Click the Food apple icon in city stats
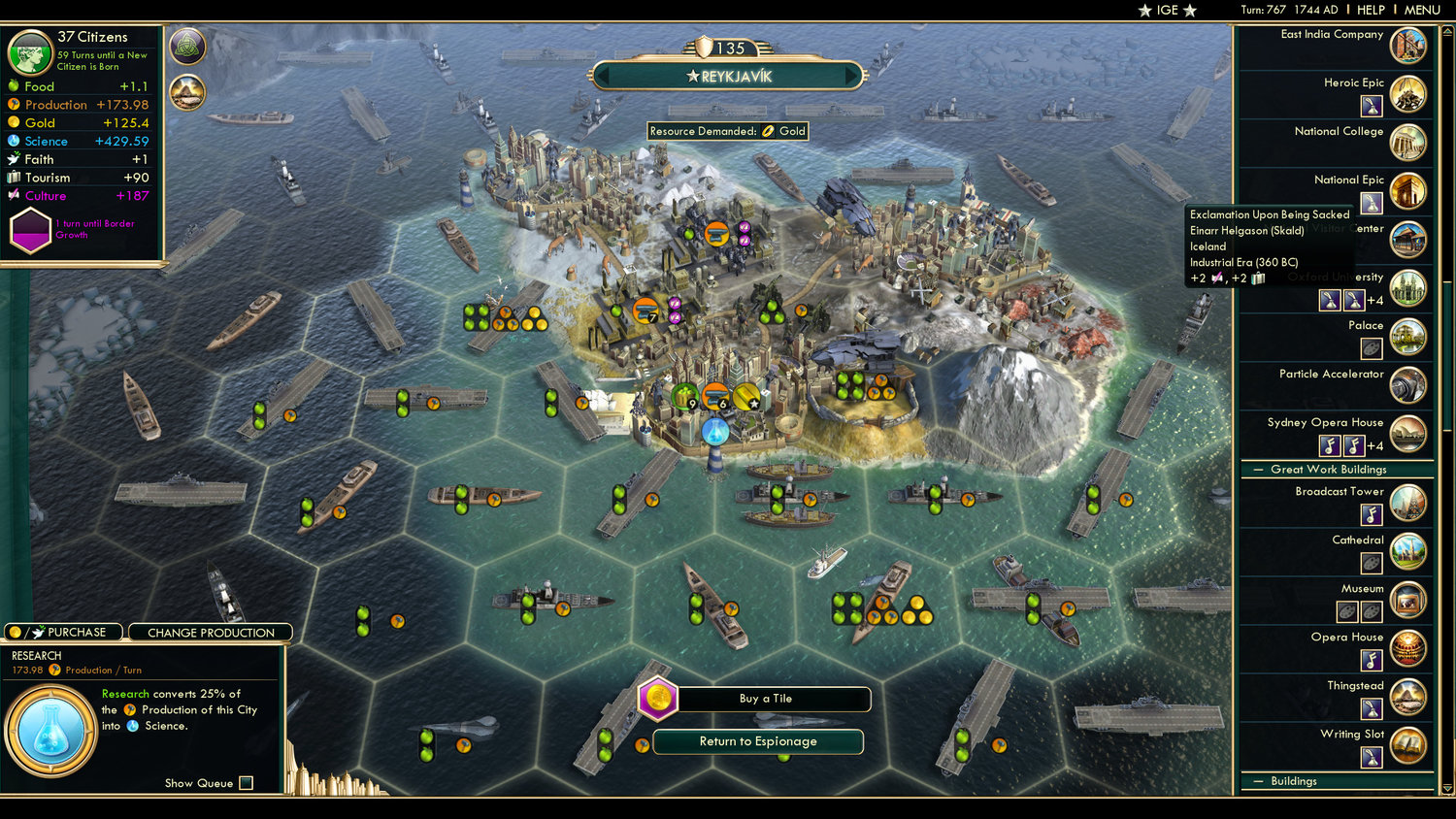Viewport: 1456px width, 819px height. (14, 86)
